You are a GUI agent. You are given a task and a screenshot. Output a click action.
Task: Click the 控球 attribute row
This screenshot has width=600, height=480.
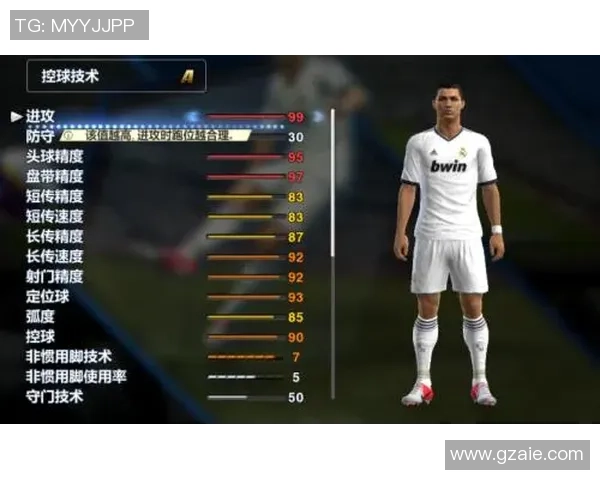pos(42,337)
